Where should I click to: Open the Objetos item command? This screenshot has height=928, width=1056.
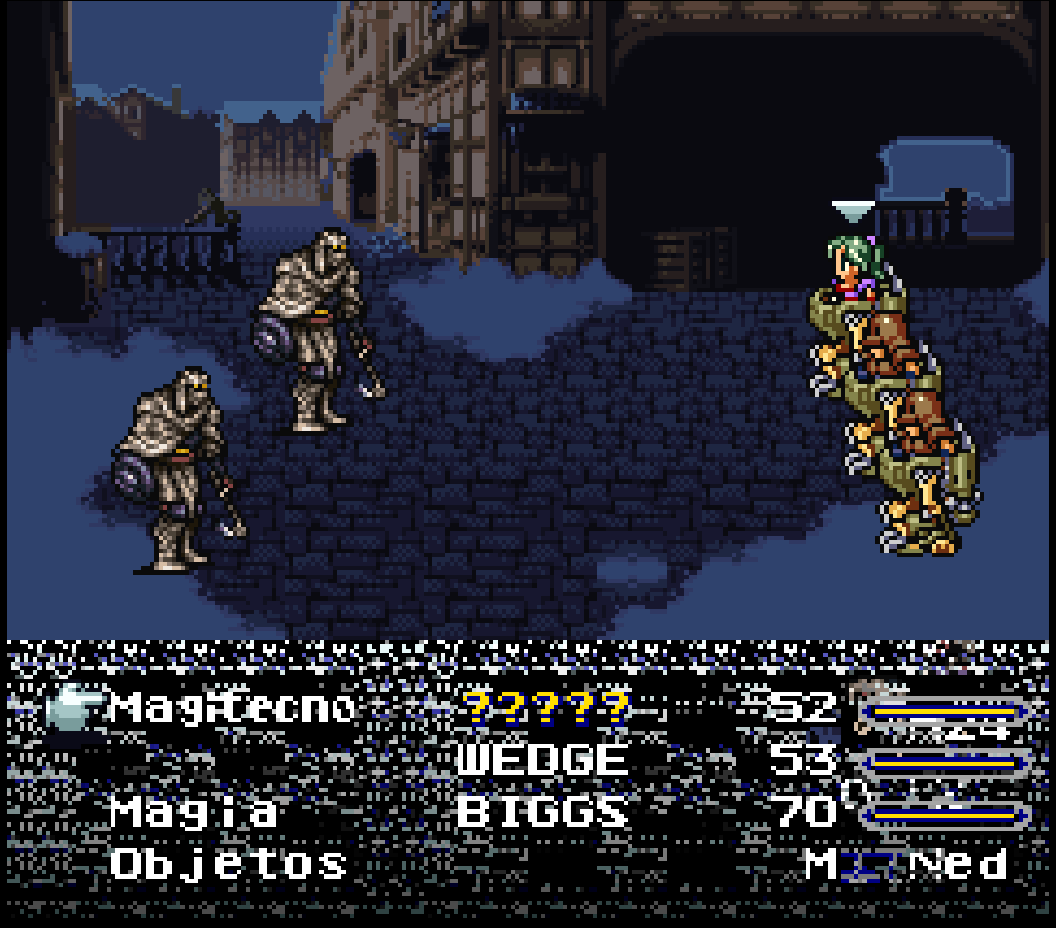click(229, 863)
